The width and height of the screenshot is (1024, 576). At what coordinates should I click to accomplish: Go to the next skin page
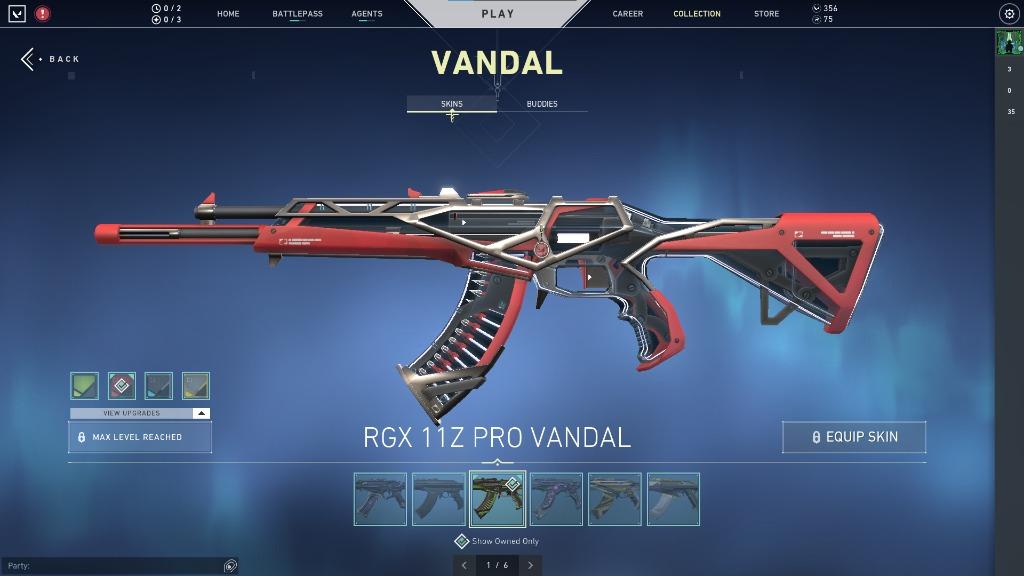click(x=530, y=565)
